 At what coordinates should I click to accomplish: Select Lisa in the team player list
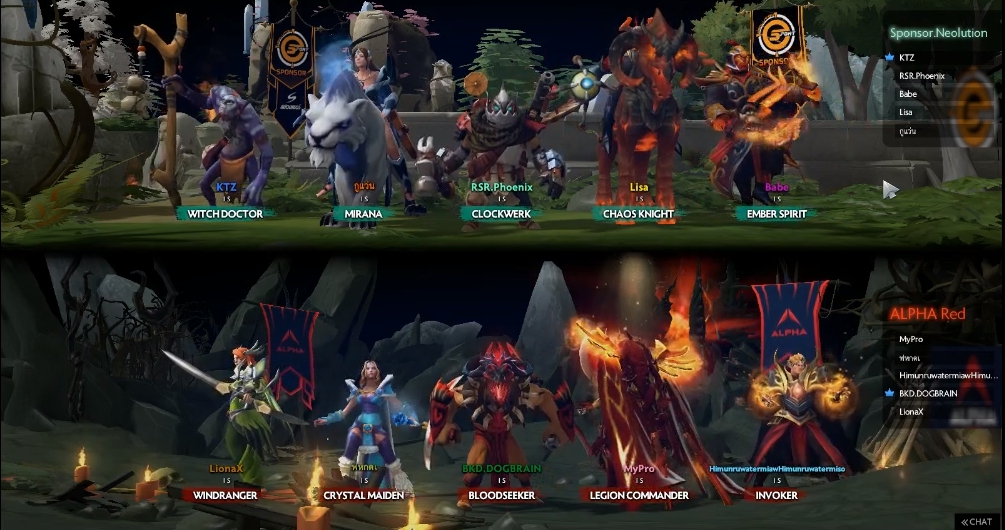(906, 112)
